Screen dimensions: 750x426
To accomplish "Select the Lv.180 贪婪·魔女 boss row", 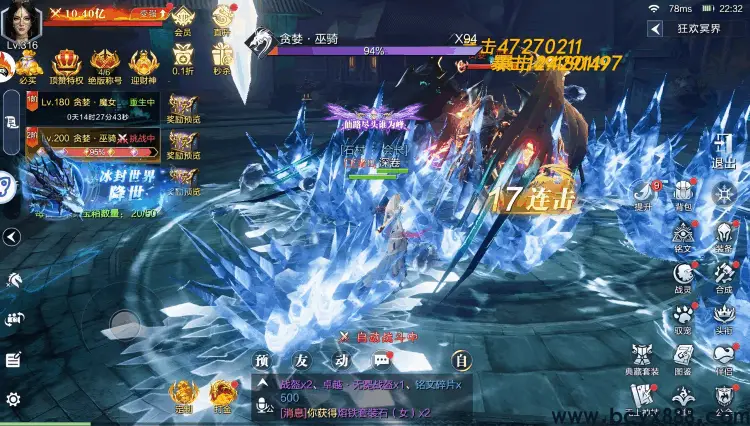I will pyautogui.click(x=92, y=107).
